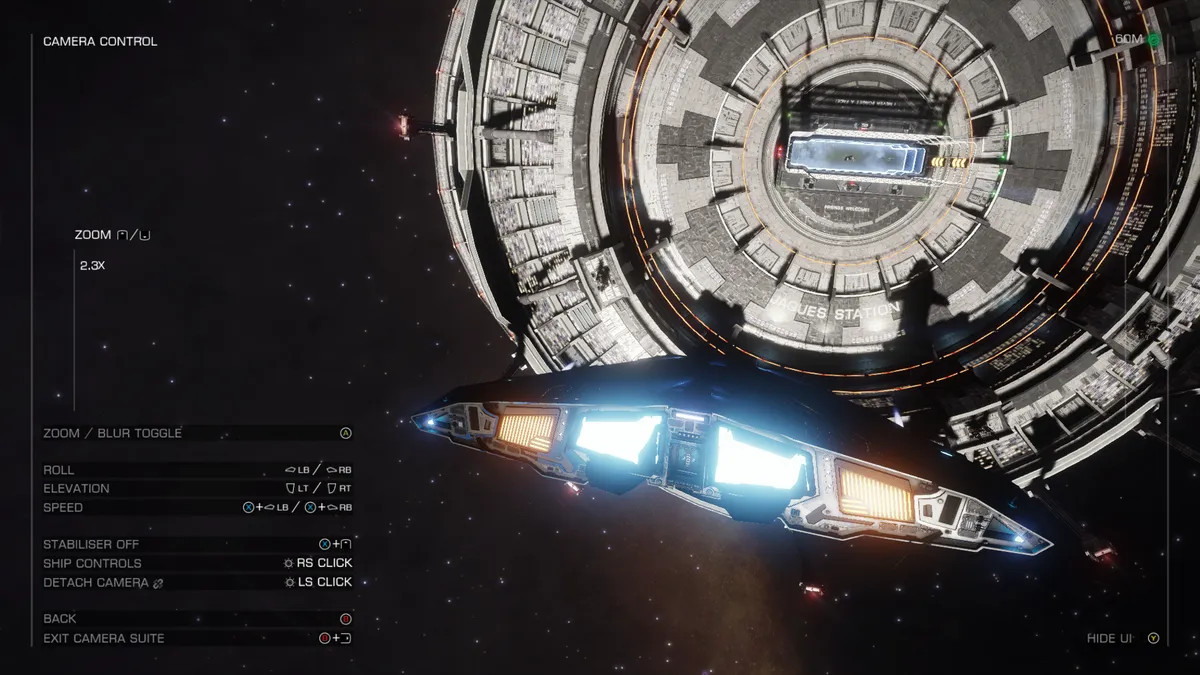Go Back from camera control
Viewport: 1200px width, 675px height.
pos(196,619)
